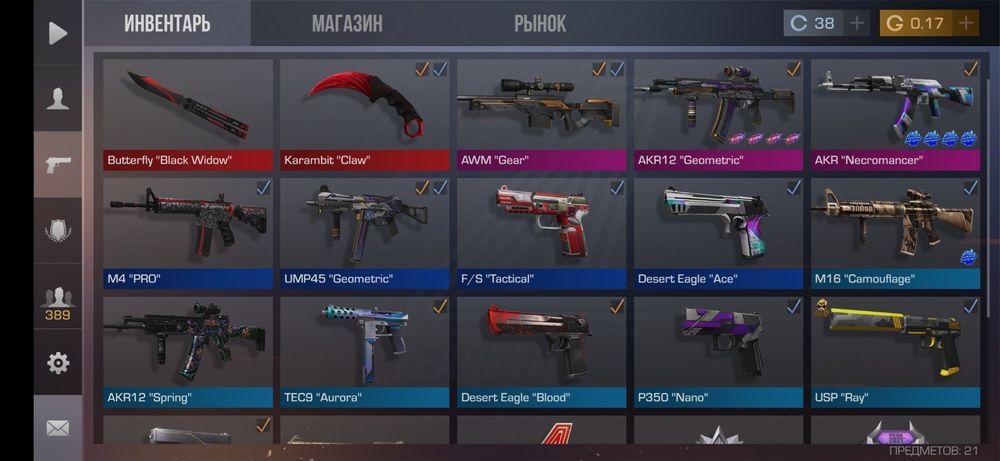The height and width of the screenshot is (461, 1000).
Task: Add gold currency with plus button
Action: [965, 23]
